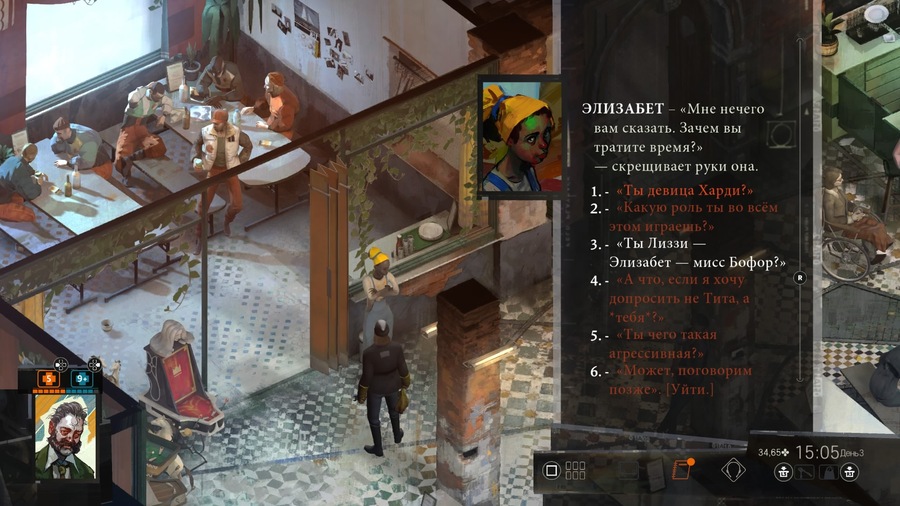This screenshot has height=506, width=900.
Task: Open the character portrait sheet
Action: coord(66,436)
